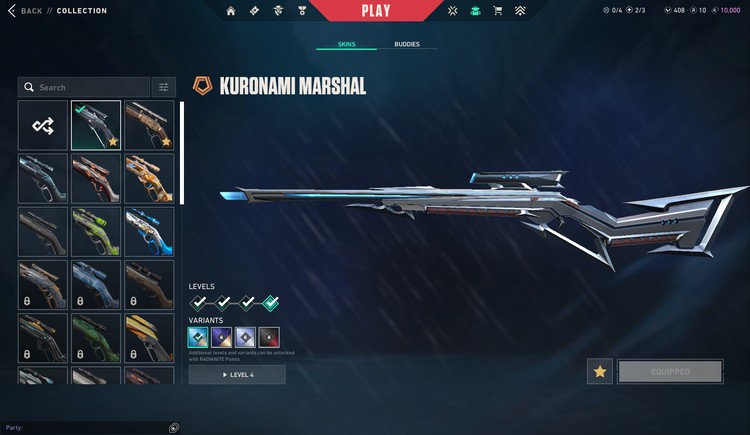Click the skin search field
750x435 pixels.
[x=85, y=87]
